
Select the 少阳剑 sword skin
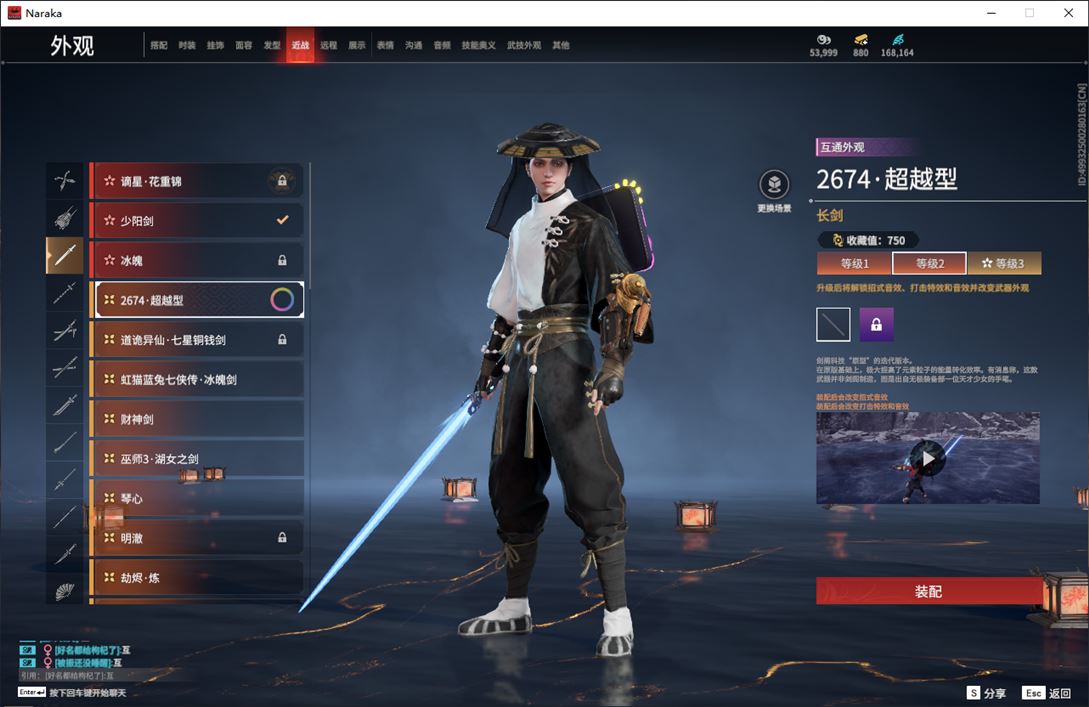(x=198, y=220)
